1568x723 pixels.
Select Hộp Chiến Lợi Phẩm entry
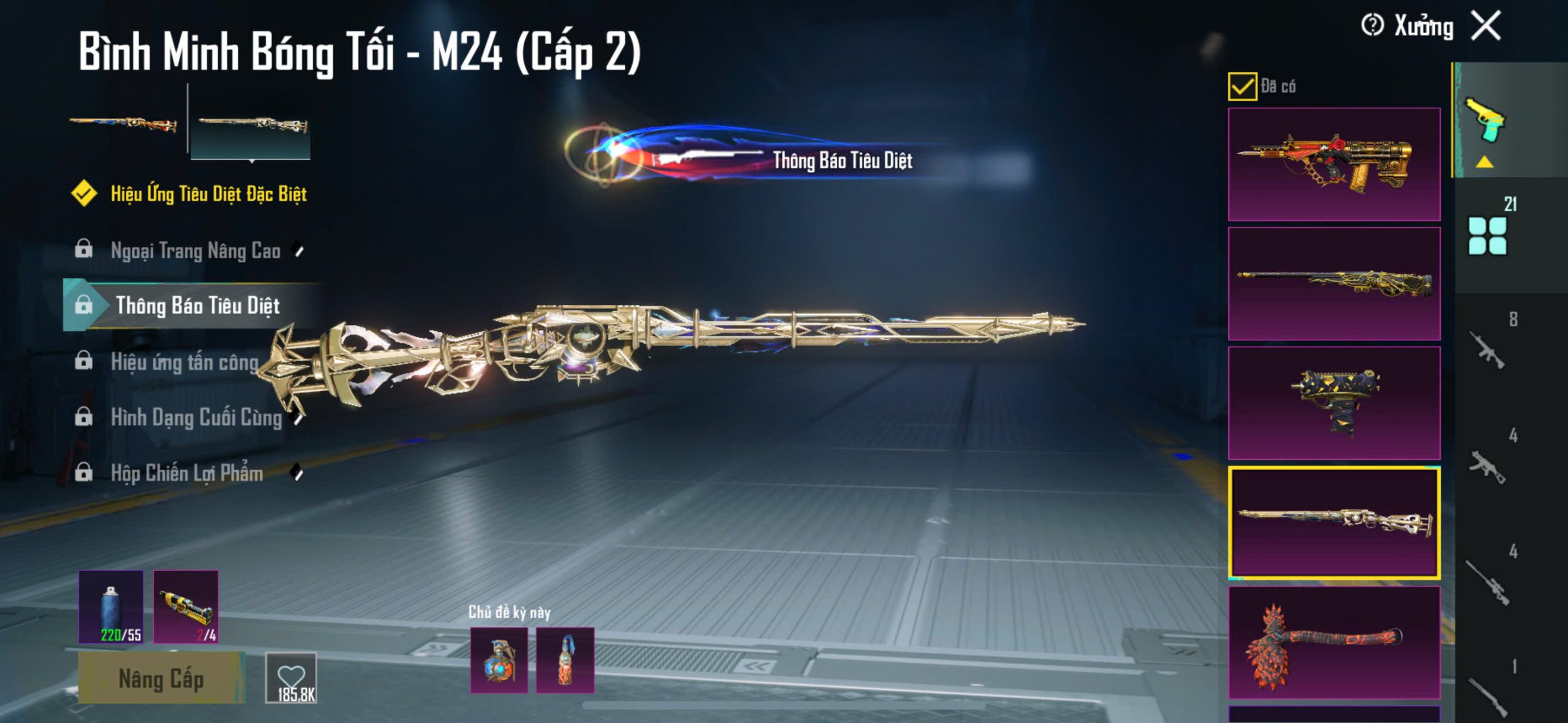(187, 473)
